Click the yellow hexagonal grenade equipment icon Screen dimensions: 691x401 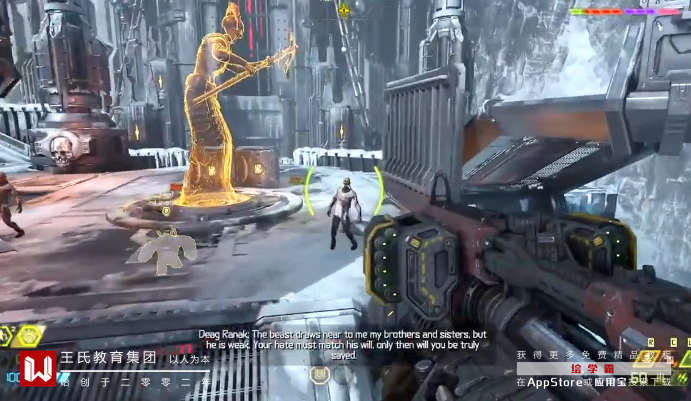click(28, 336)
